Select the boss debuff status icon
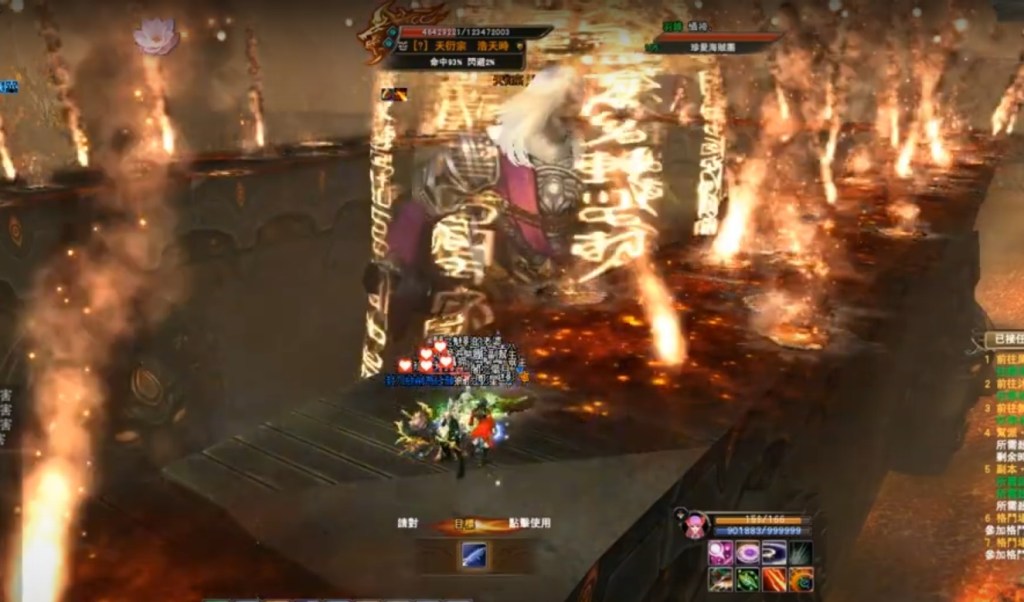Viewport: 1024px width, 602px height. pyautogui.click(x=393, y=94)
